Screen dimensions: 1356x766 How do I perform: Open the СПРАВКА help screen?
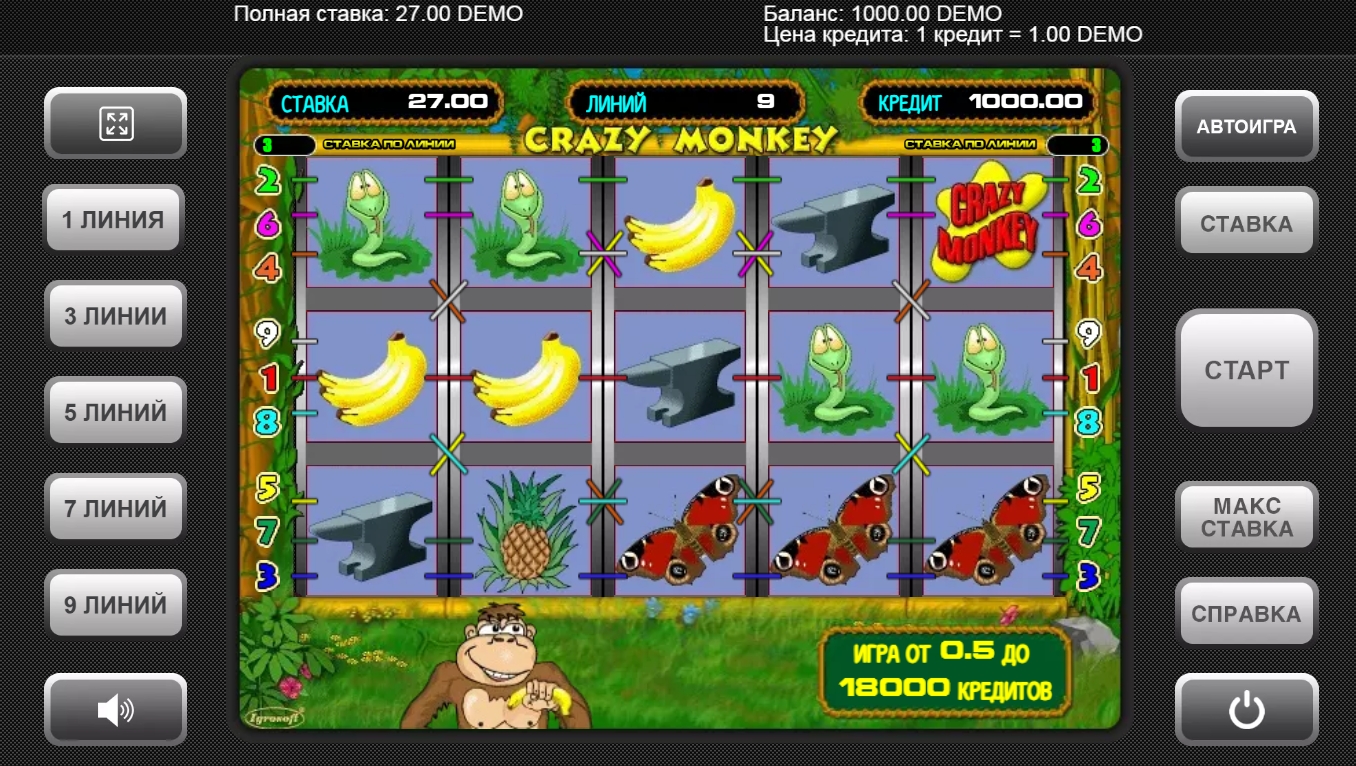click(1246, 611)
